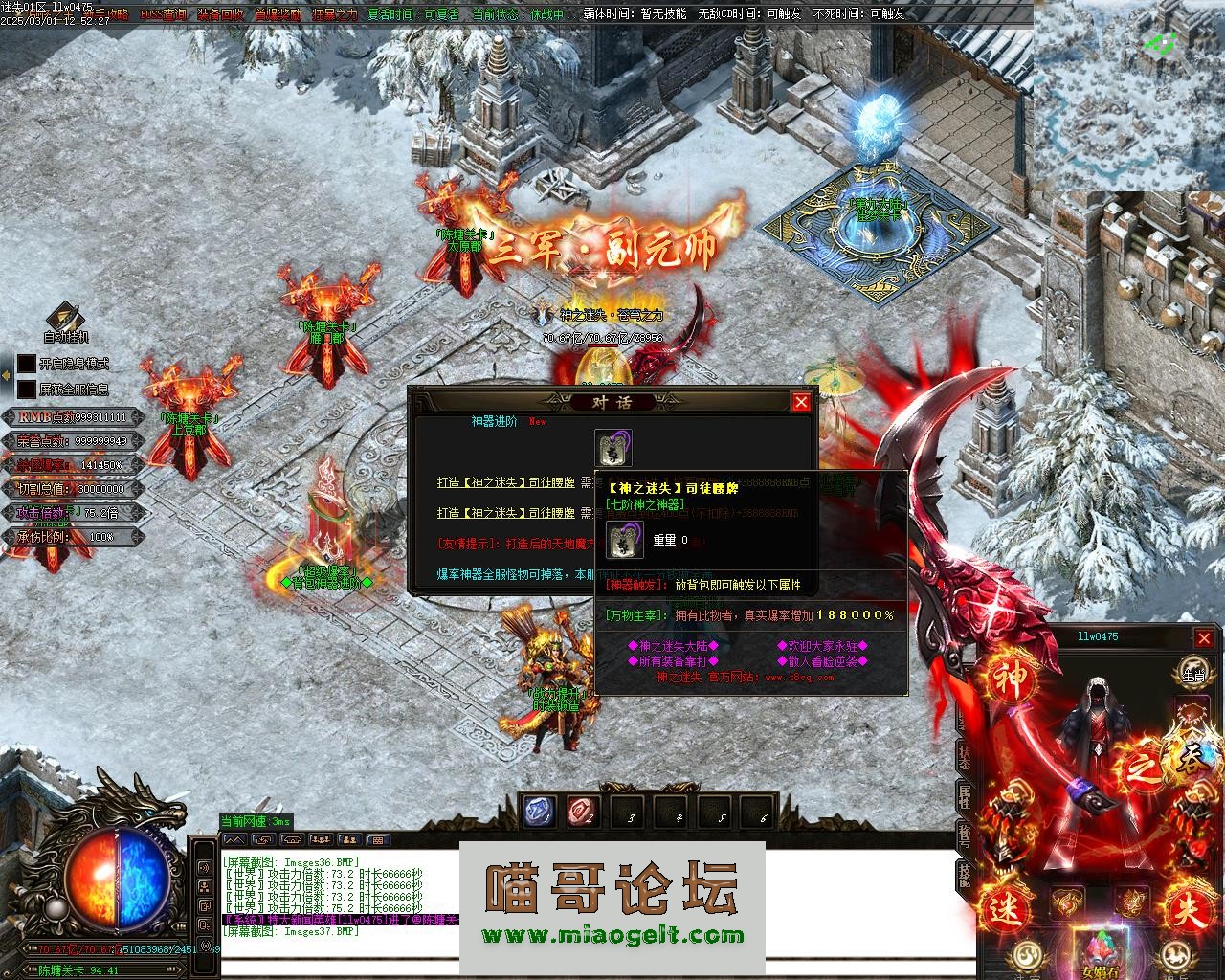The image size is (1225, 980).
Task: Use the red rune hotbar item
Action: click(x=582, y=812)
